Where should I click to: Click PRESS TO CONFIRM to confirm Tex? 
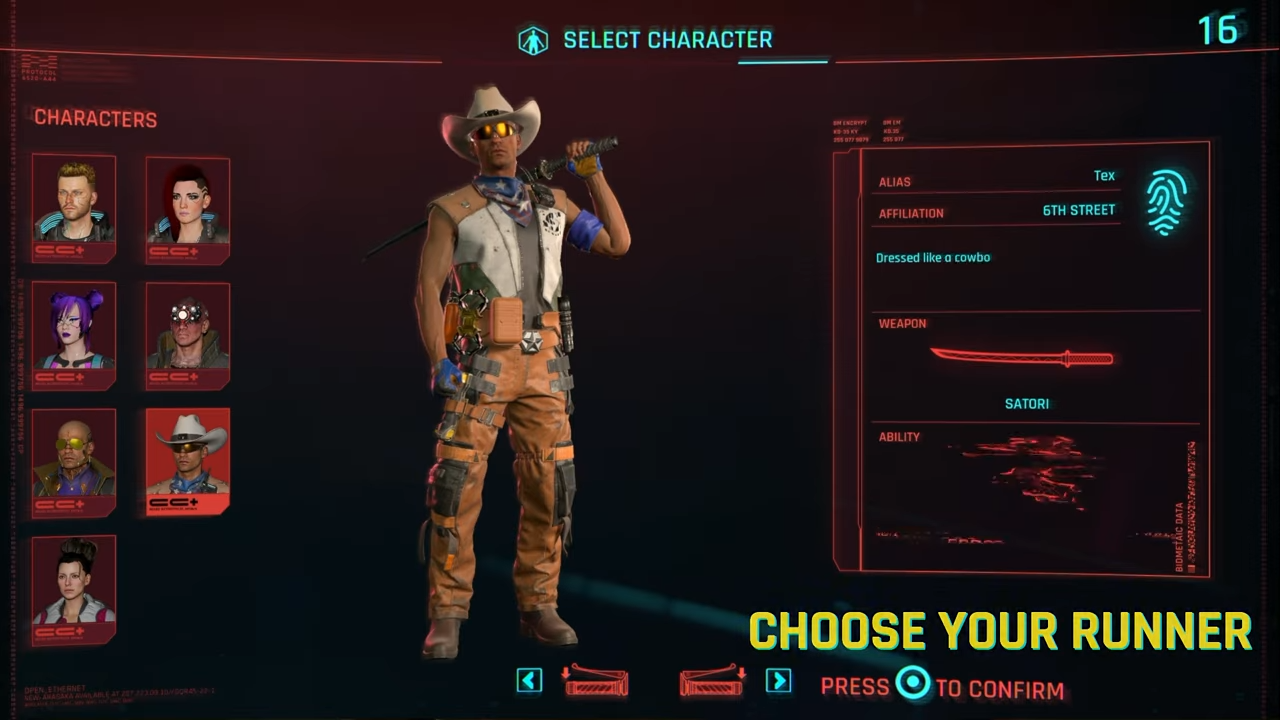pos(940,686)
